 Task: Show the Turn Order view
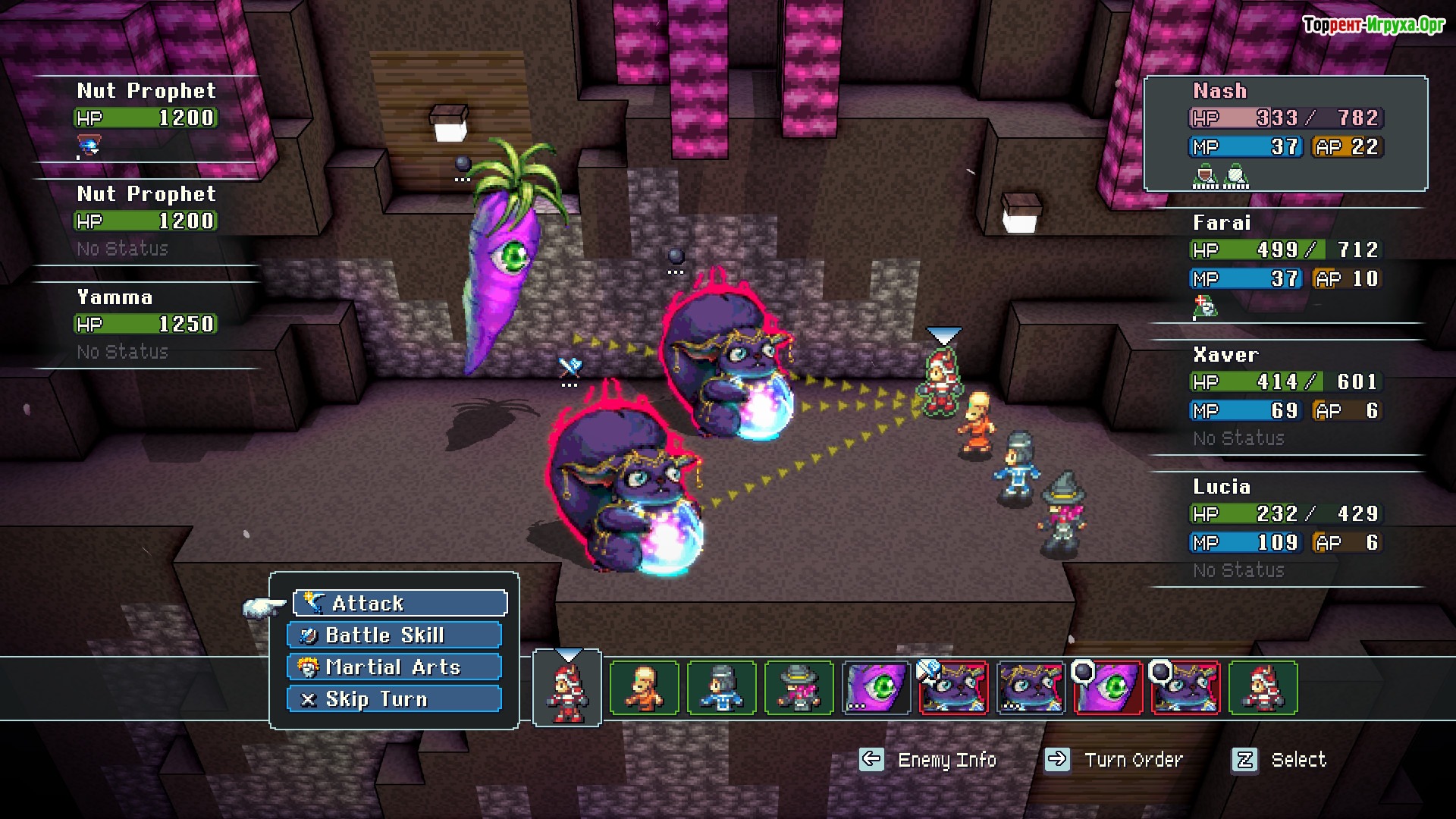pyautogui.click(x=1114, y=760)
